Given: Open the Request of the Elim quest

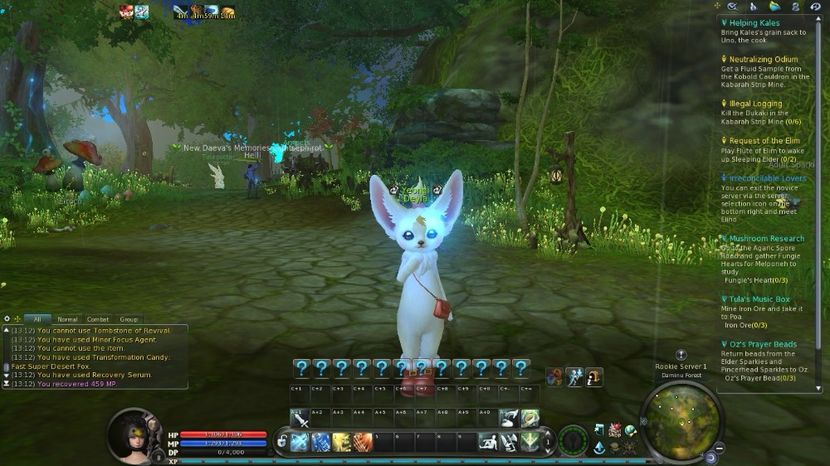Looking at the screenshot, I should pyautogui.click(x=763, y=141).
